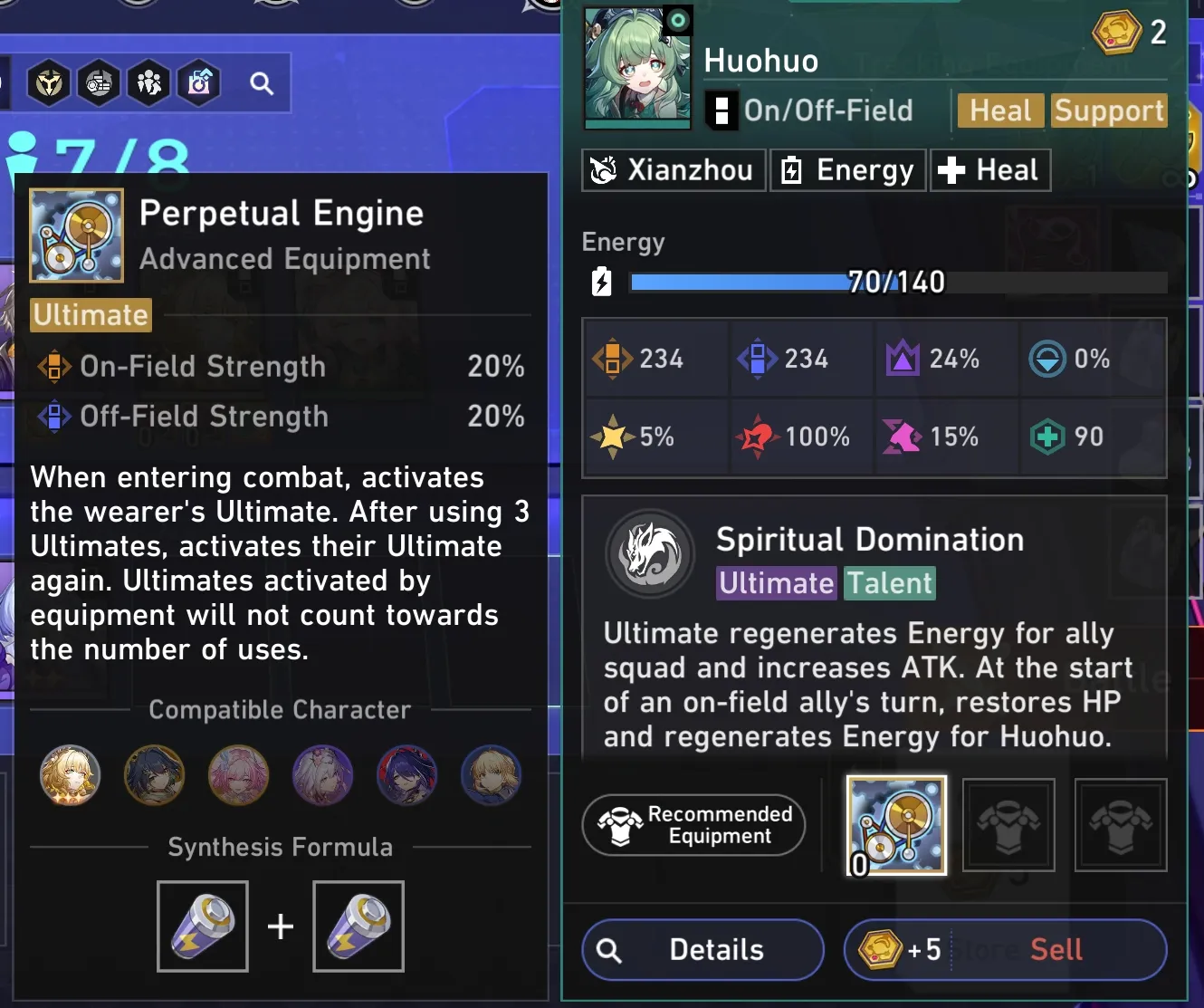Select the Ultimate tag on Spiritual Domination
Image resolution: width=1204 pixels, height=1008 pixels.
pyautogui.click(x=776, y=583)
